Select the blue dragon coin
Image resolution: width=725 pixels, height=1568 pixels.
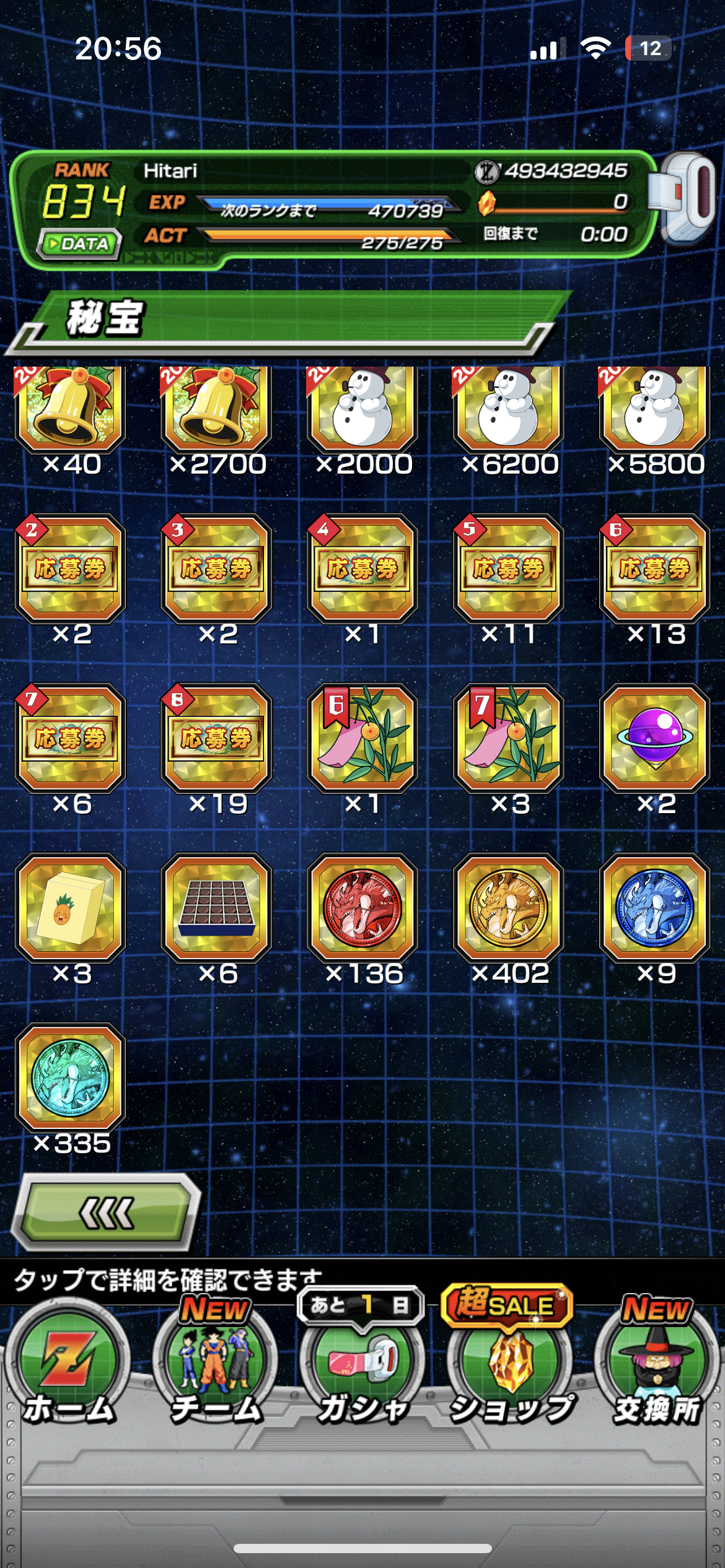click(x=655, y=908)
